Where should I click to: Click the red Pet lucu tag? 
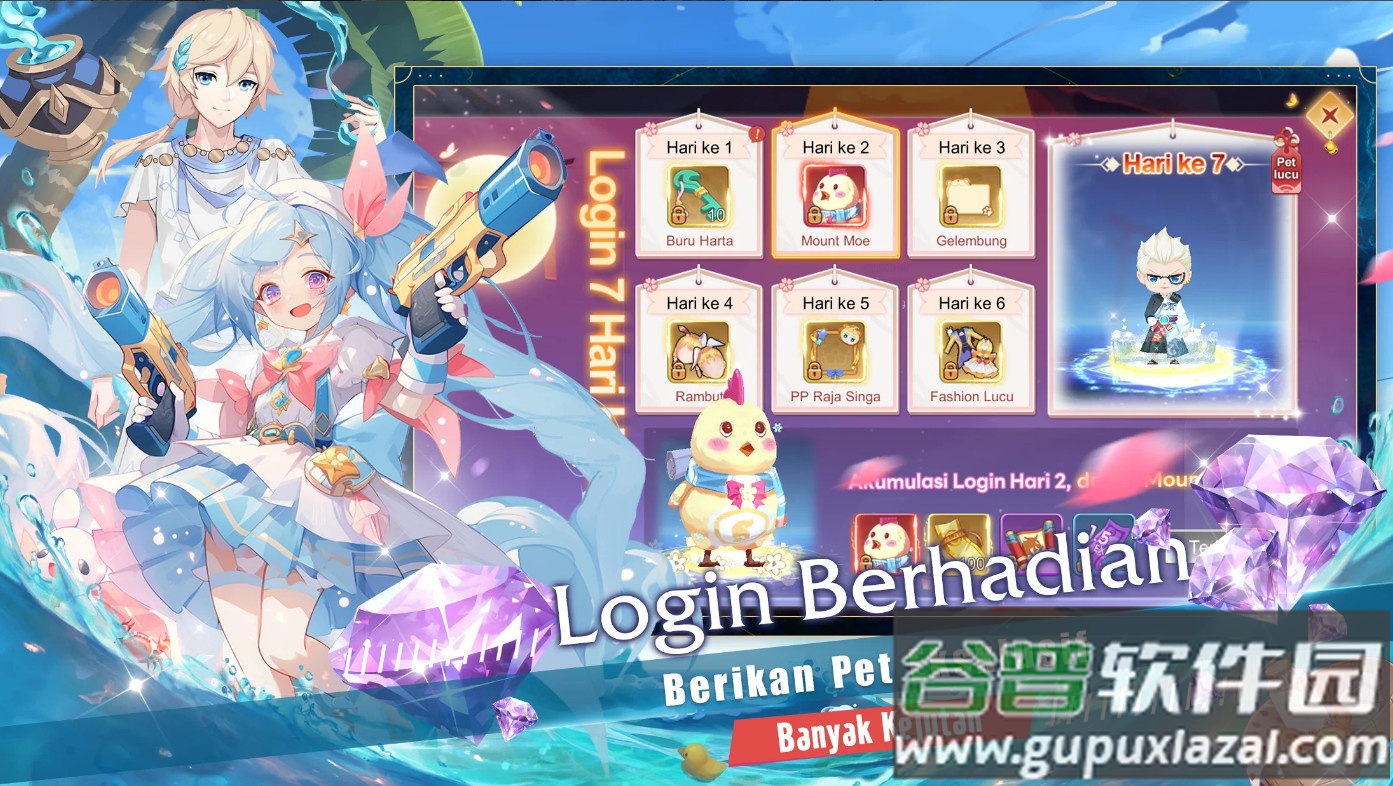click(x=1285, y=172)
